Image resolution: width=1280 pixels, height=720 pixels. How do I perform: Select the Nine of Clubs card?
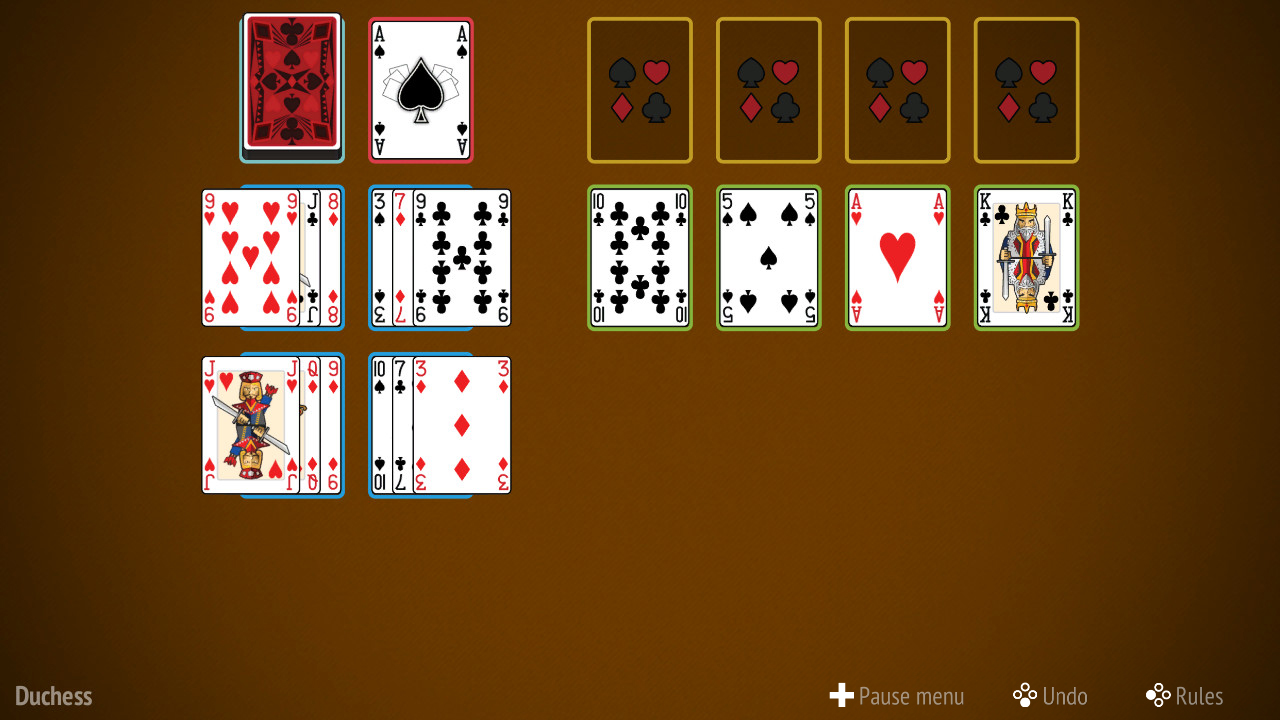pyautogui.click(x=460, y=257)
